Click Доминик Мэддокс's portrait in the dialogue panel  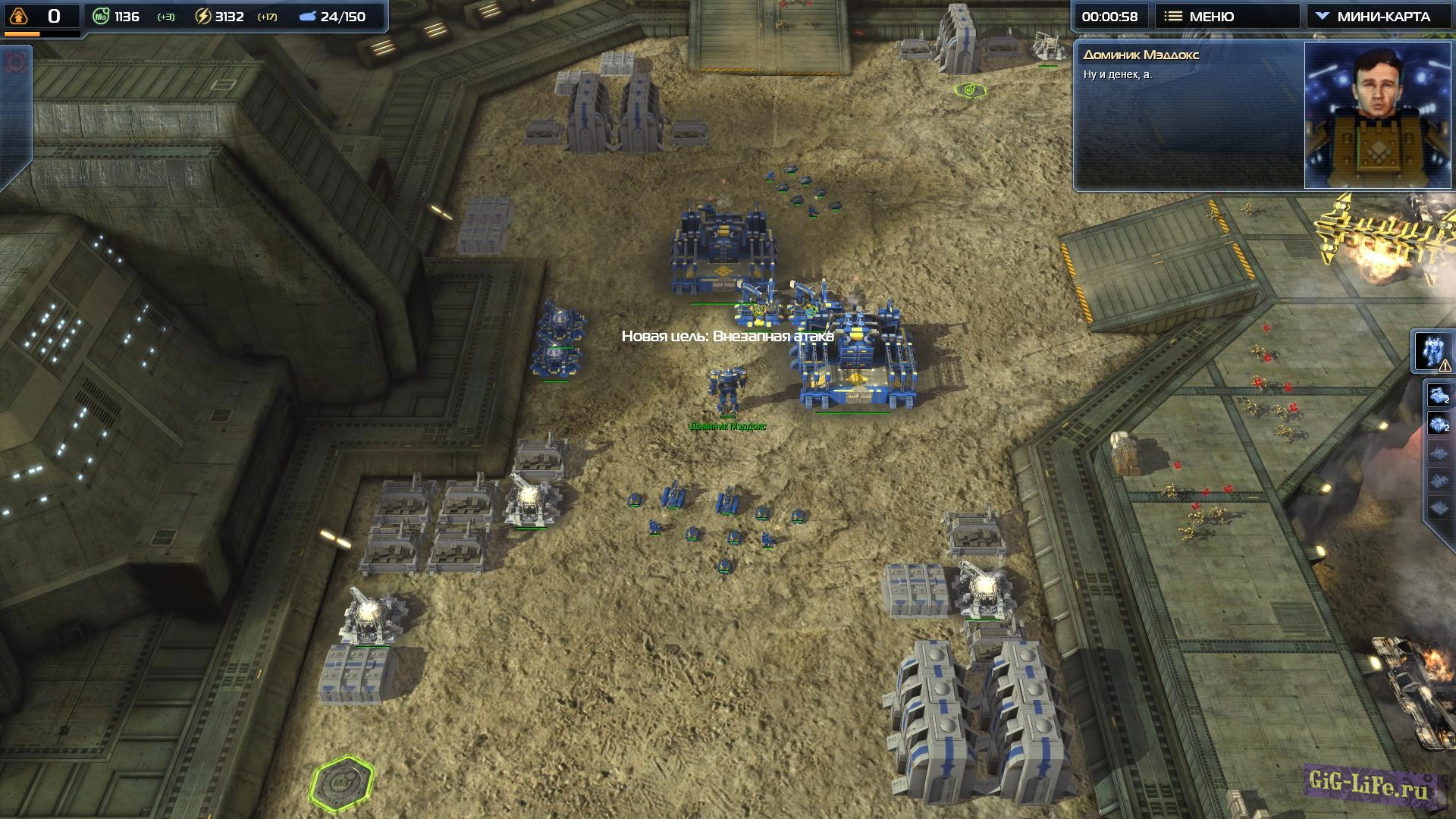1376,115
